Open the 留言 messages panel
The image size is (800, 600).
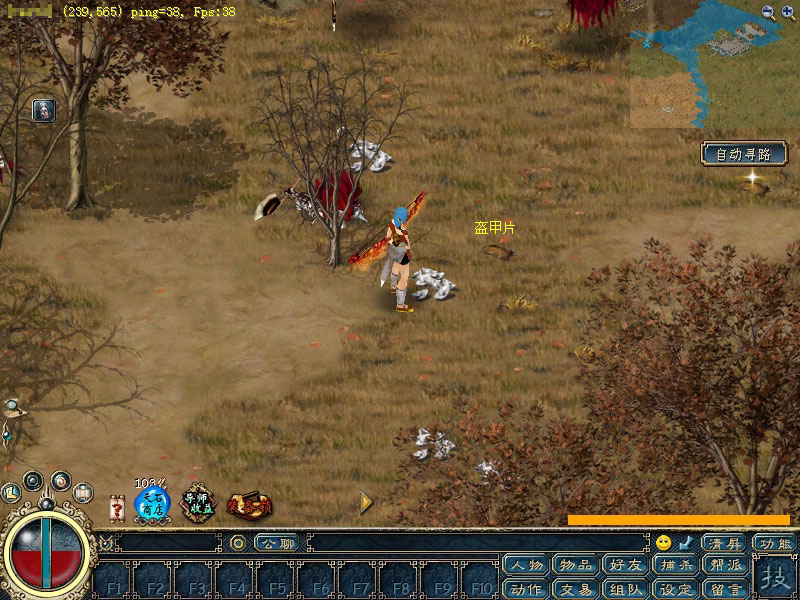(x=726, y=589)
